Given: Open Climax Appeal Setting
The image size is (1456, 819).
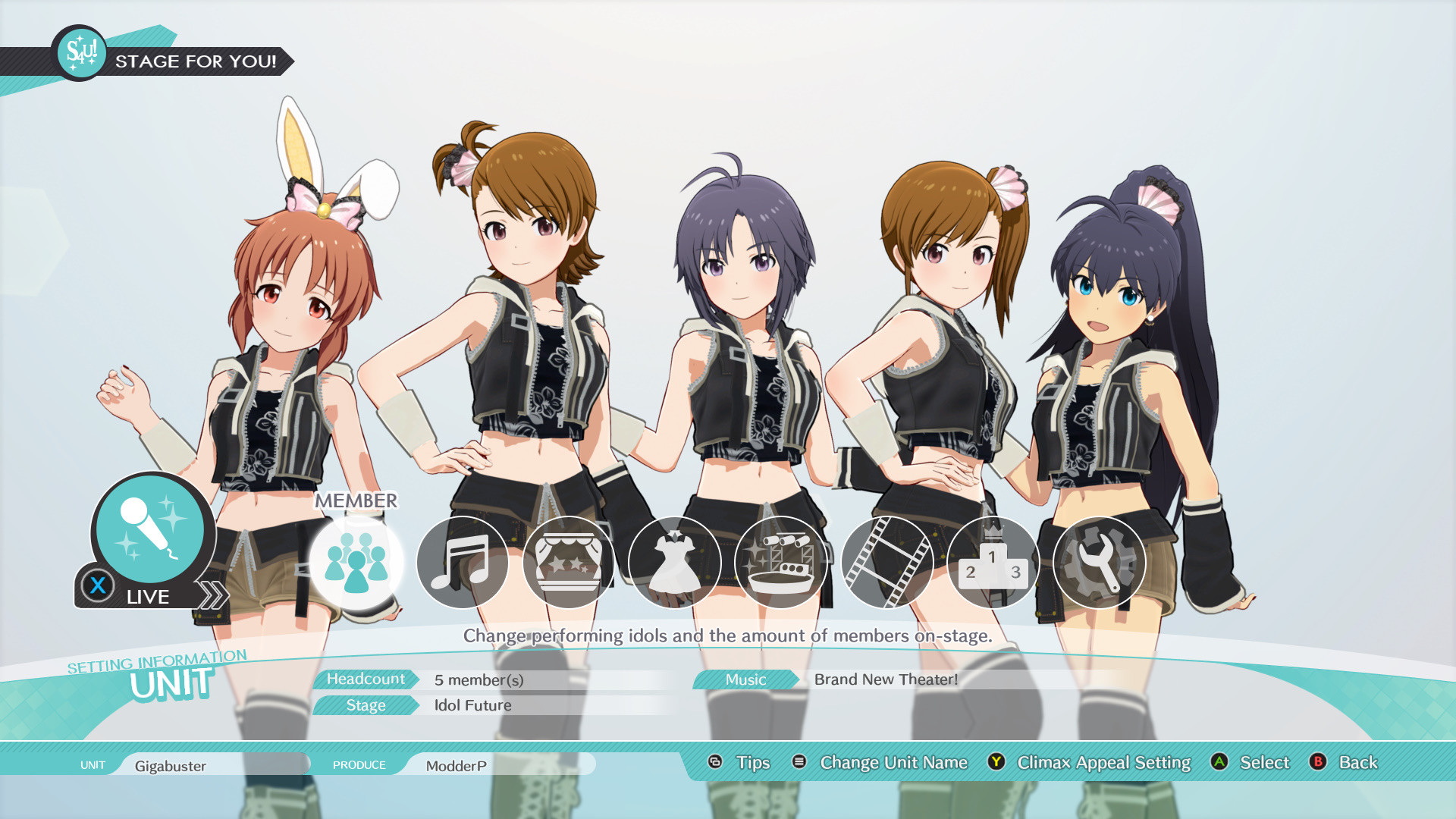Looking at the screenshot, I should pos(1103,763).
